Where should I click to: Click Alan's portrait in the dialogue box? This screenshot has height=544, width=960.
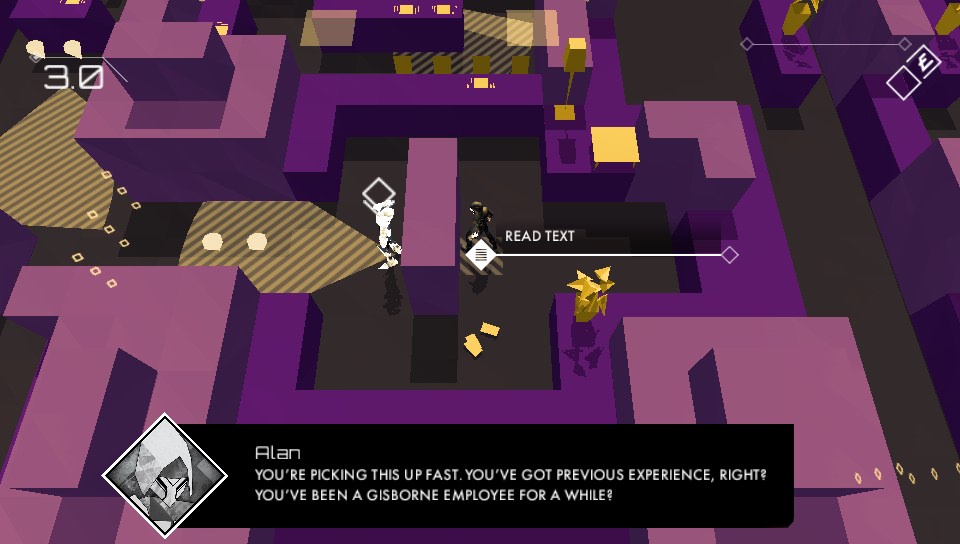pyautogui.click(x=162, y=474)
